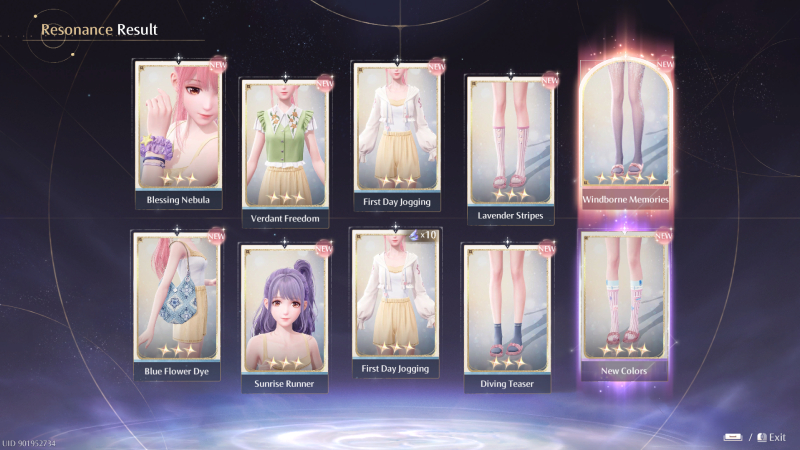Choose the Lavender Stripes socks card
The width and height of the screenshot is (800, 450).
click(509, 140)
